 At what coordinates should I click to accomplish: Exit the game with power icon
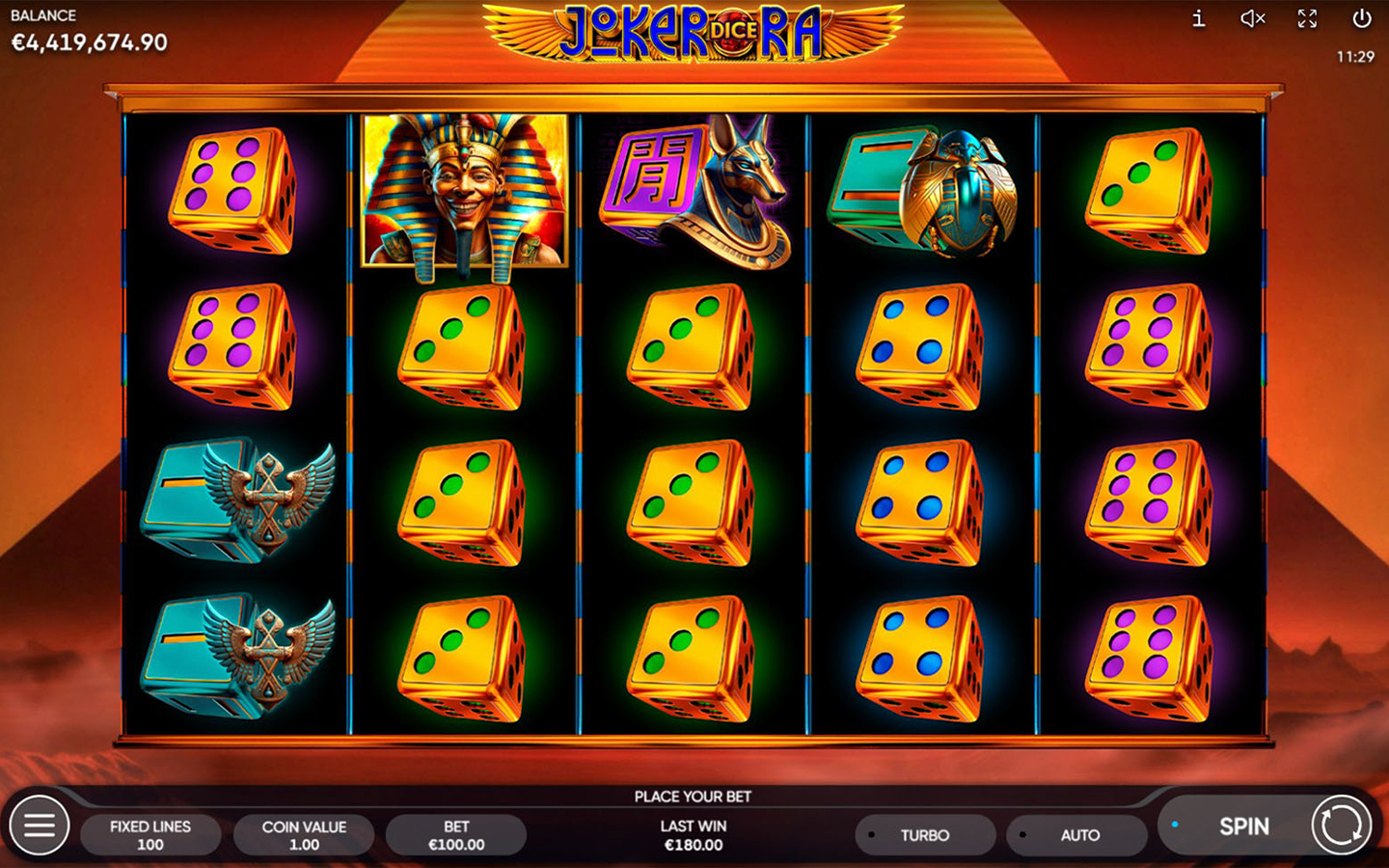[1361, 18]
